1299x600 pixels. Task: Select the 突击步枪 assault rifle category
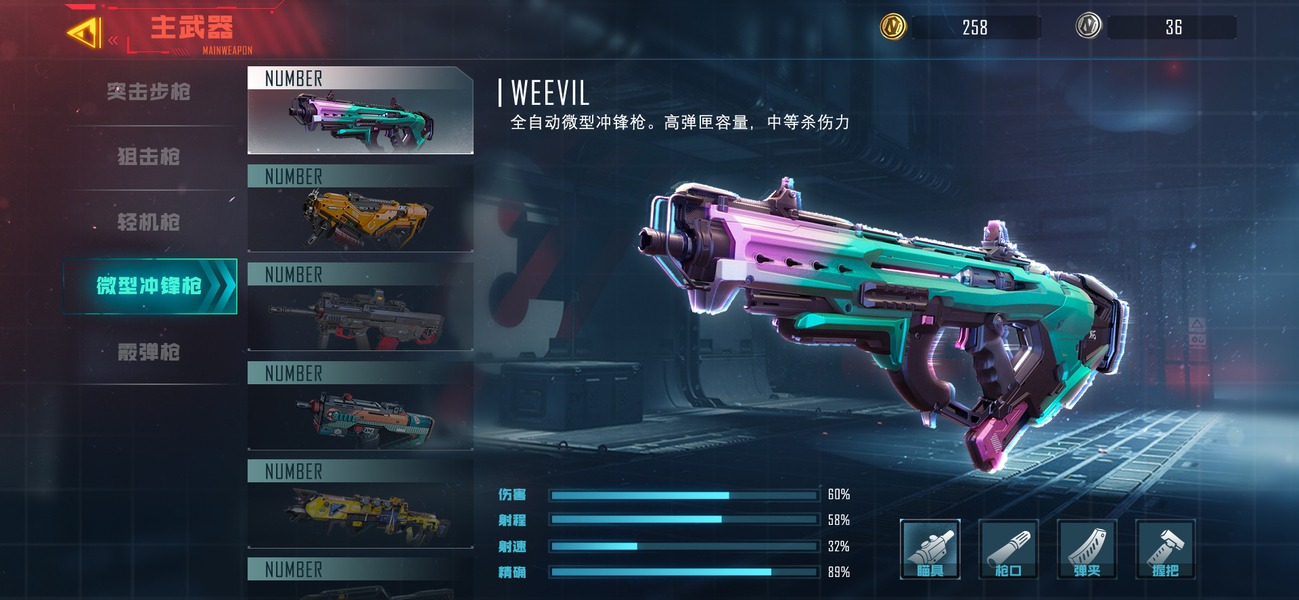(149, 92)
